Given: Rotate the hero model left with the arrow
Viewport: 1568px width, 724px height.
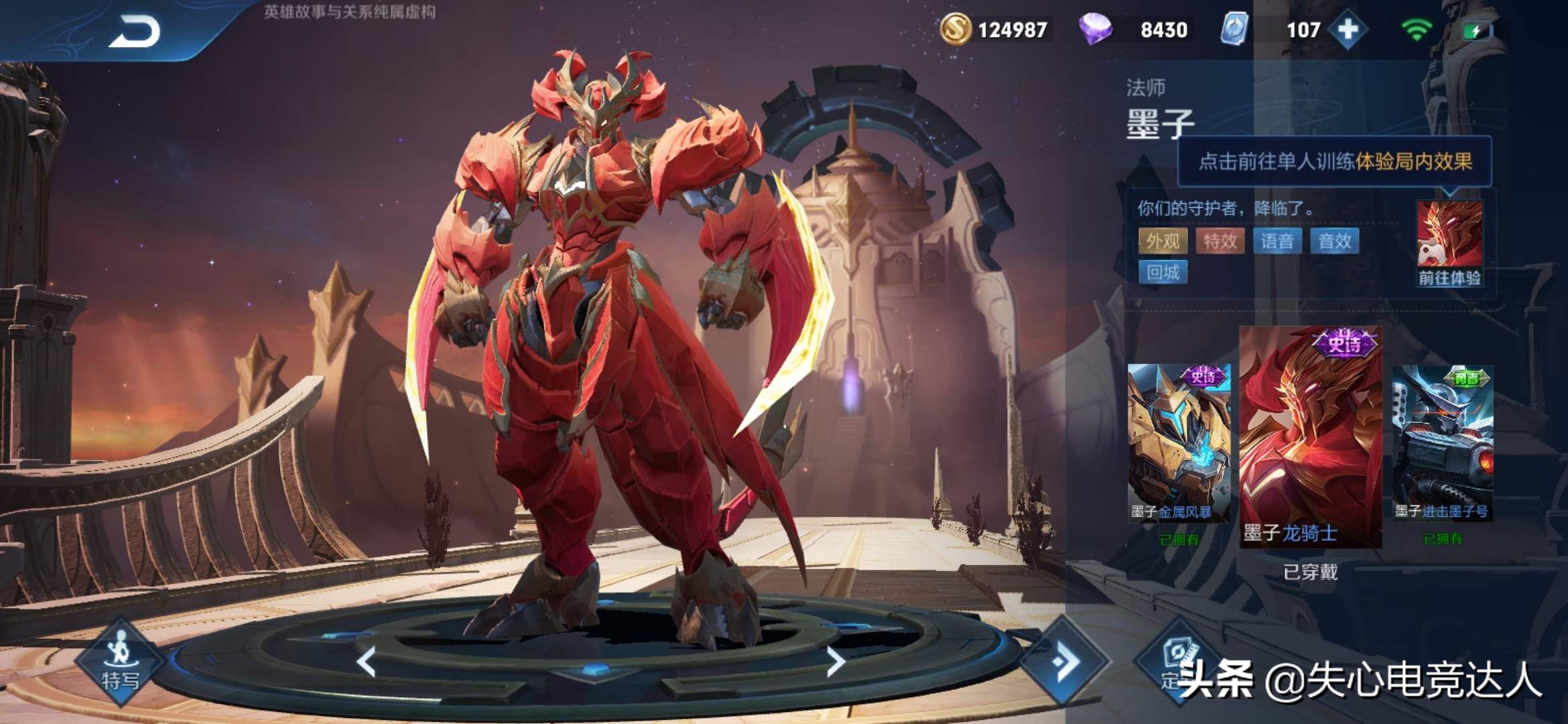Looking at the screenshot, I should [x=367, y=662].
